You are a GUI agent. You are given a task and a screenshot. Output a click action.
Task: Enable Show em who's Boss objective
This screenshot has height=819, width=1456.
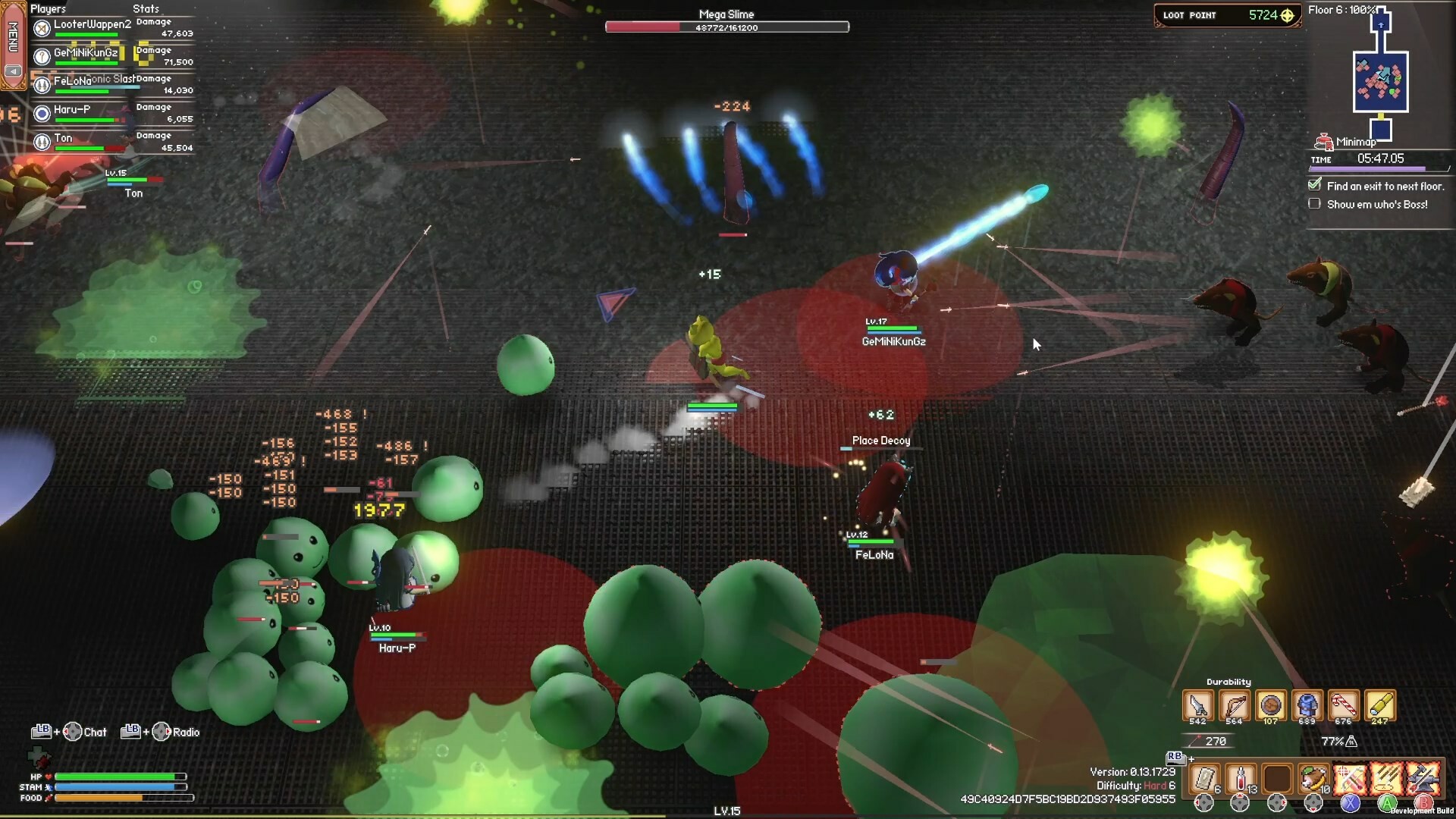click(x=1314, y=203)
